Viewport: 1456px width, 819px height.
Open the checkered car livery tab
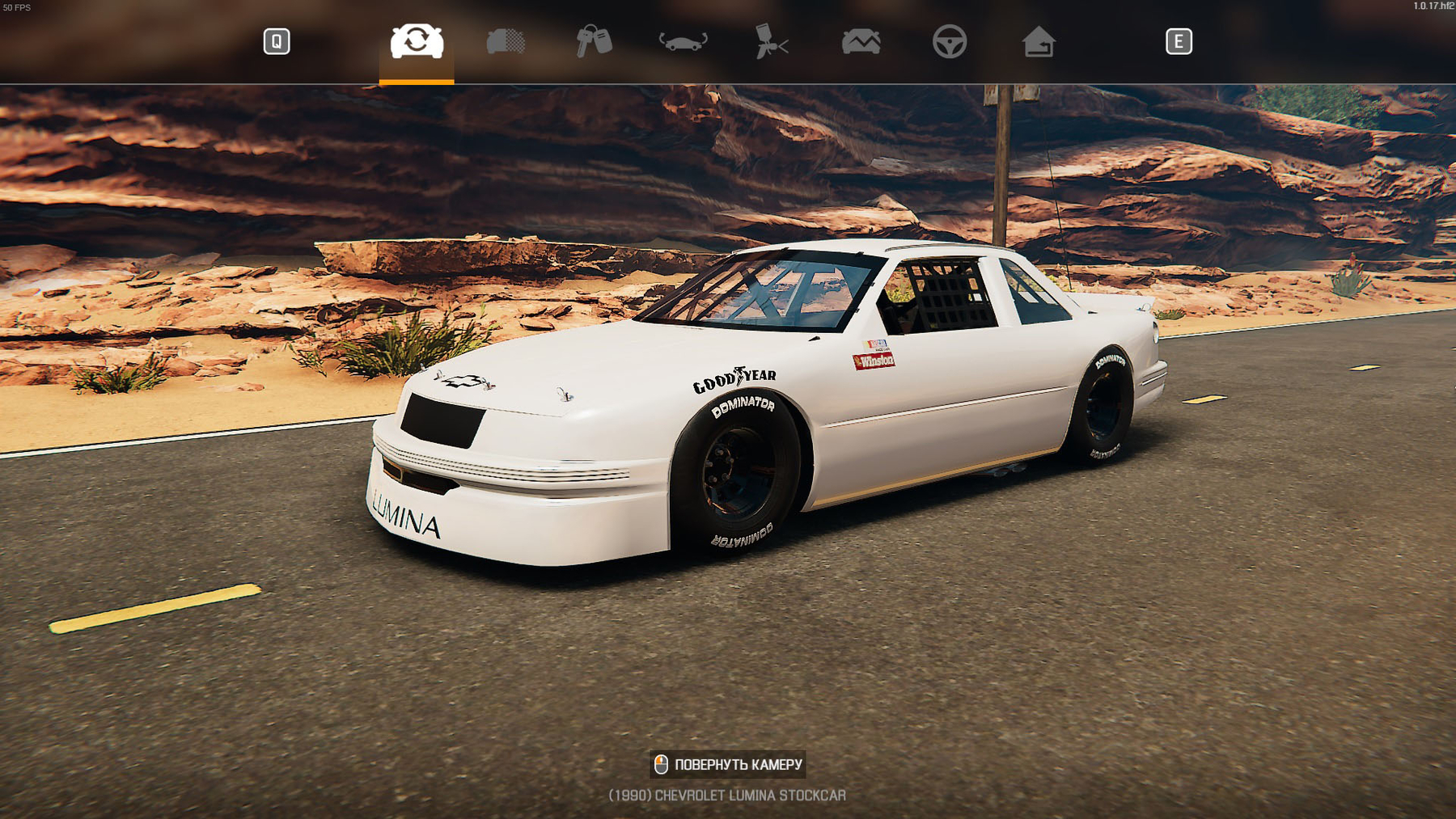tap(506, 41)
